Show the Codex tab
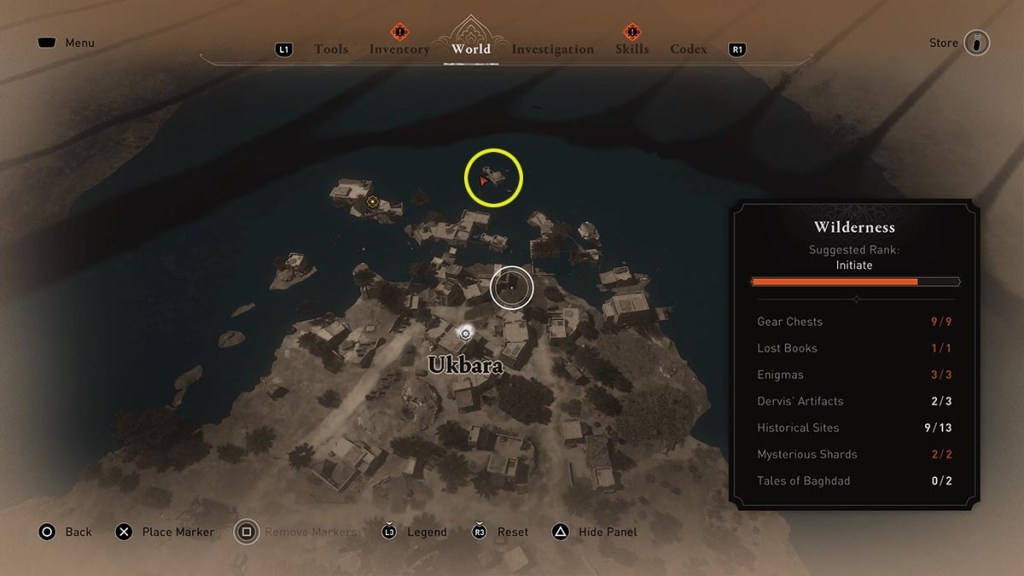This screenshot has height=576, width=1024. [688, 49]
